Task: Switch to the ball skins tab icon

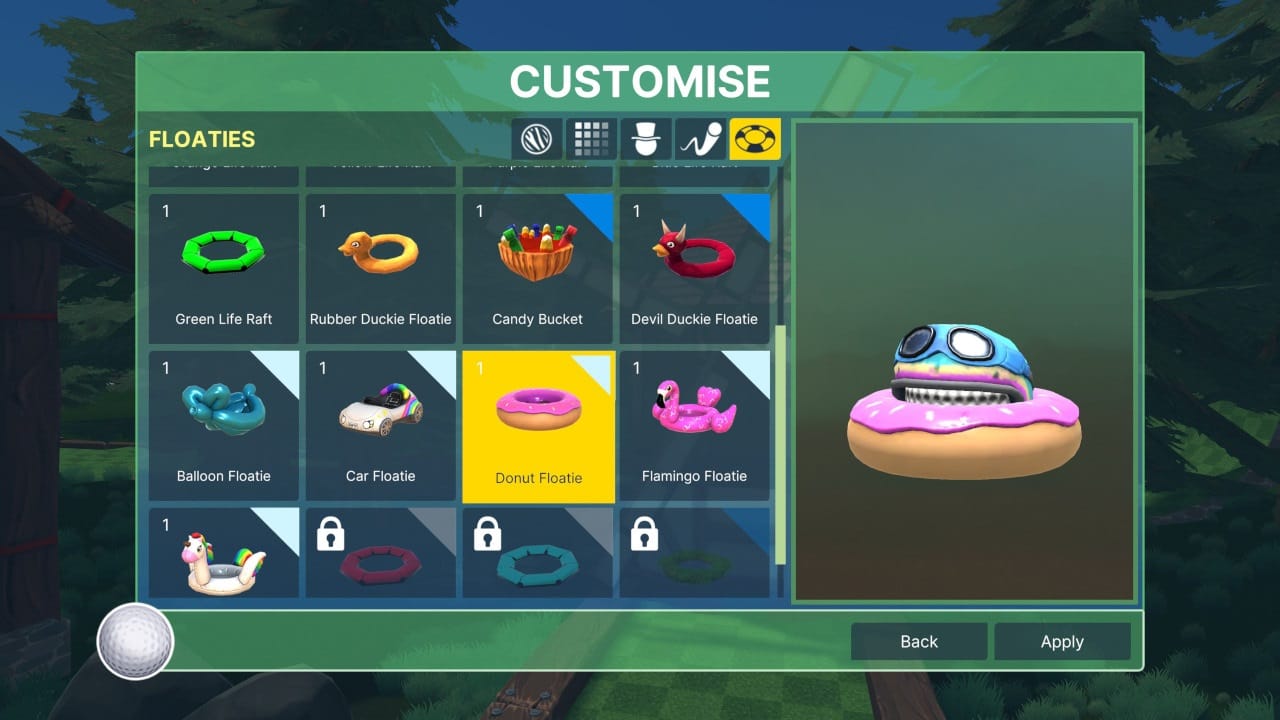Action: 537,139
